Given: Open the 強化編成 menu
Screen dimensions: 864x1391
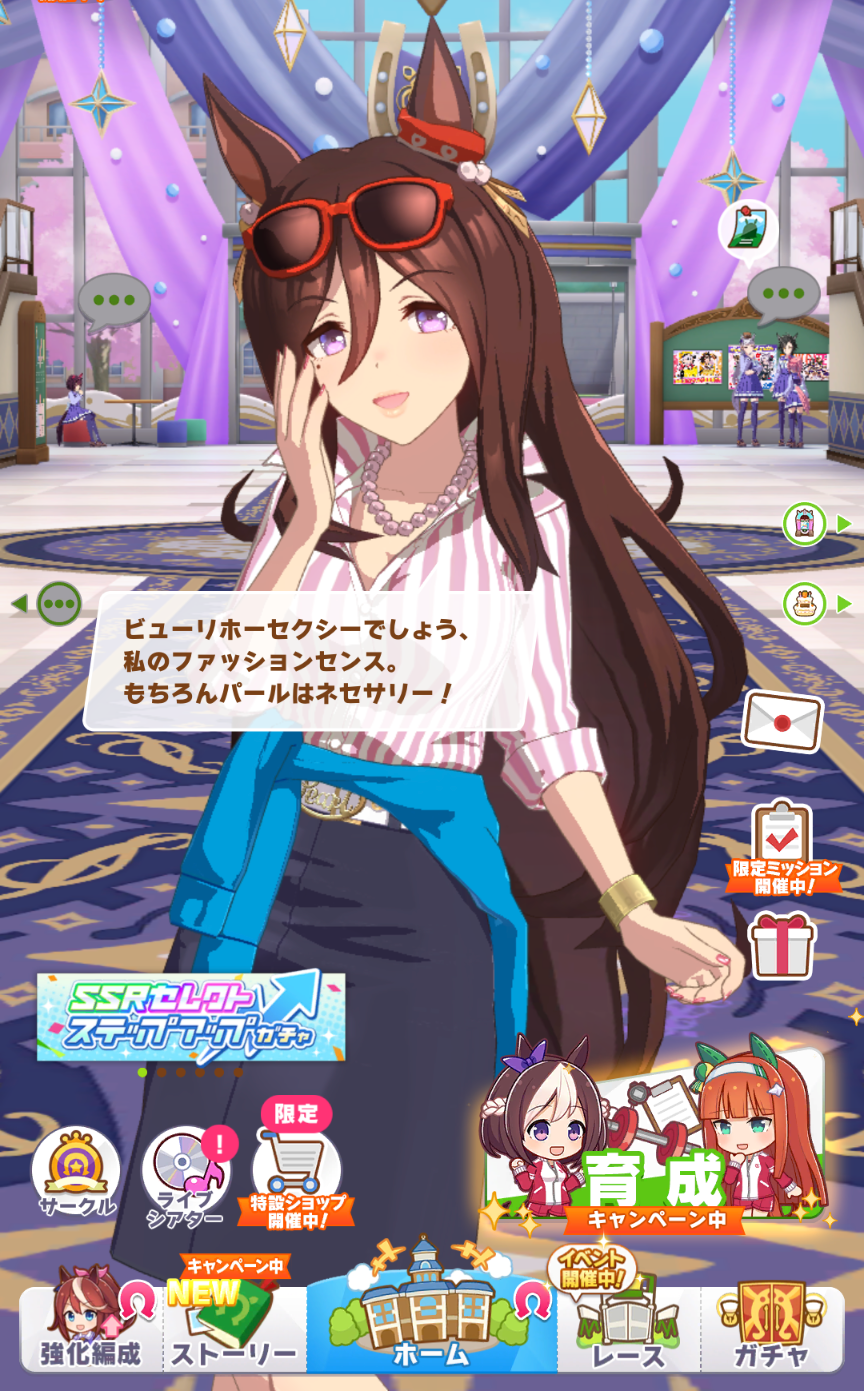Looking at the screenshot, I should tap(91, 1326).
